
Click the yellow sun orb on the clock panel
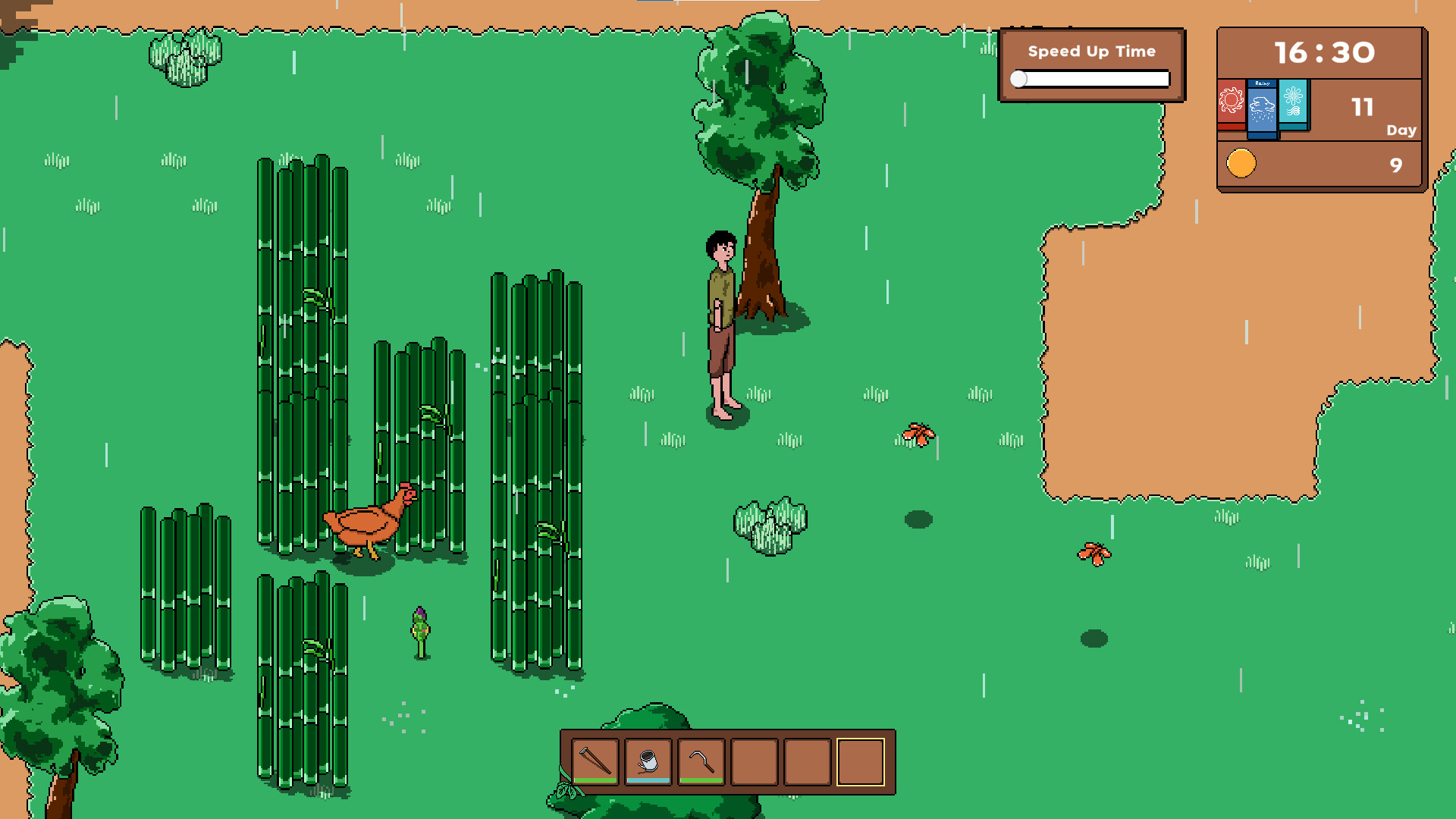(x=1241, y=162)
